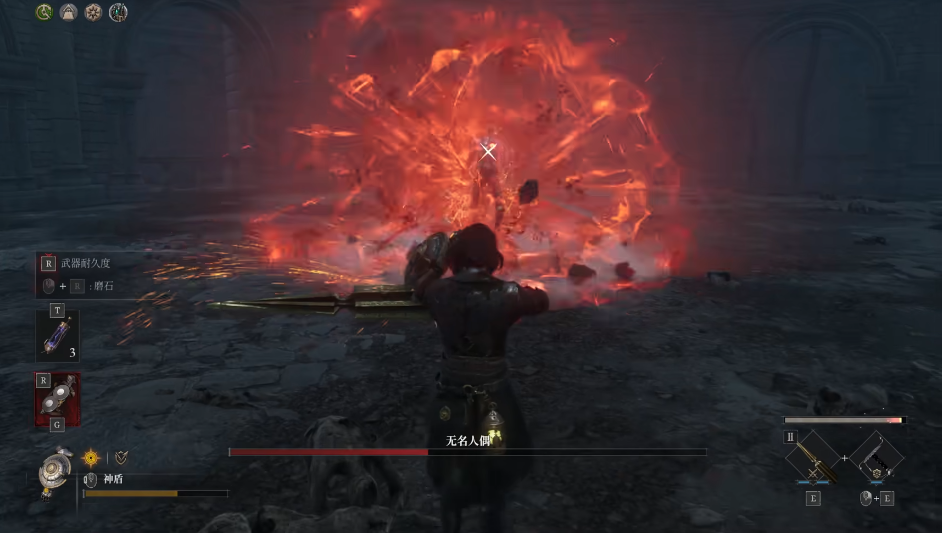The image size is (942, 533).
Task: Click the triangular weight status icon
Action: click(69, 12)
